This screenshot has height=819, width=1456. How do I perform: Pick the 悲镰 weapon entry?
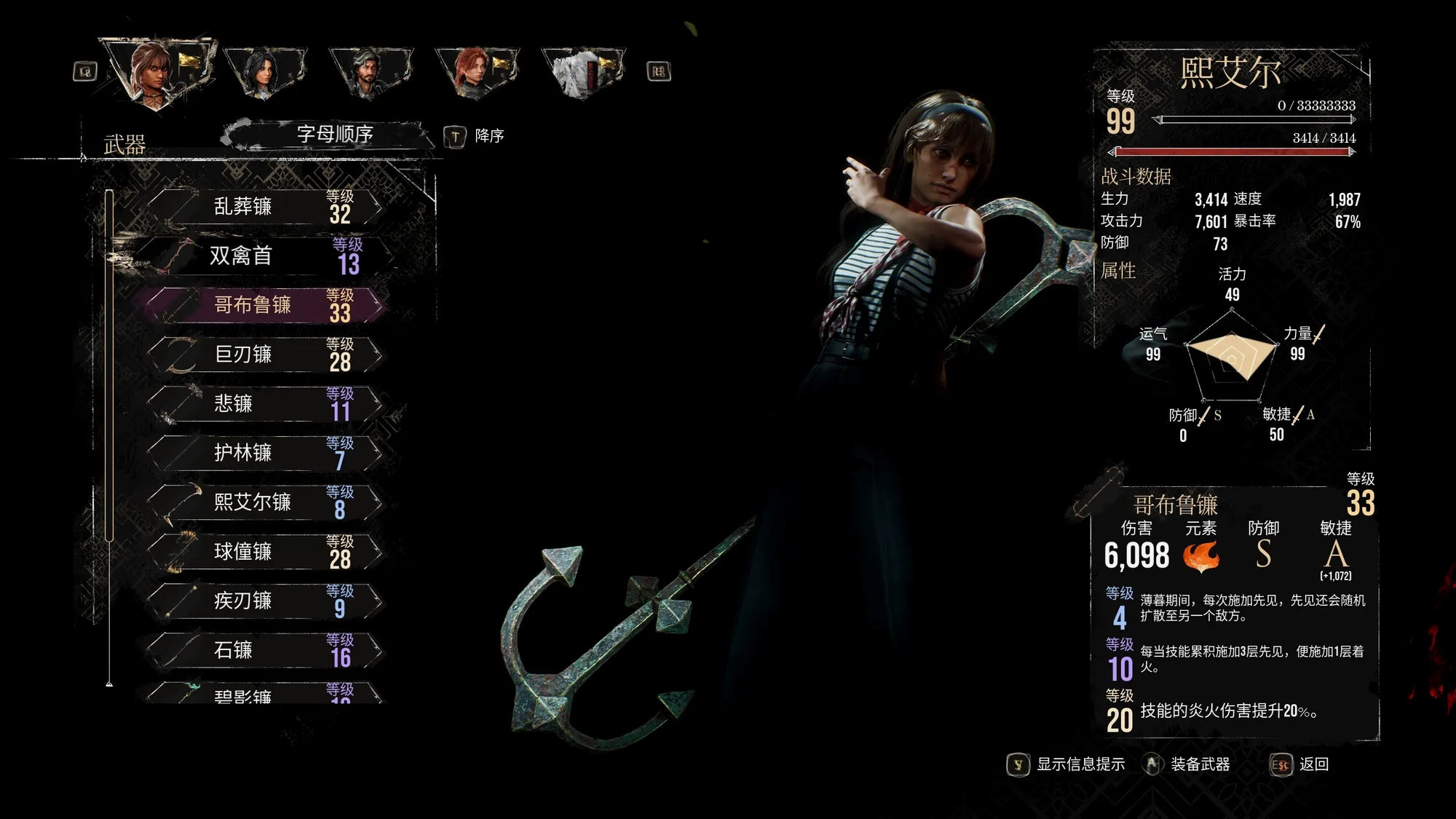point(266,403)
